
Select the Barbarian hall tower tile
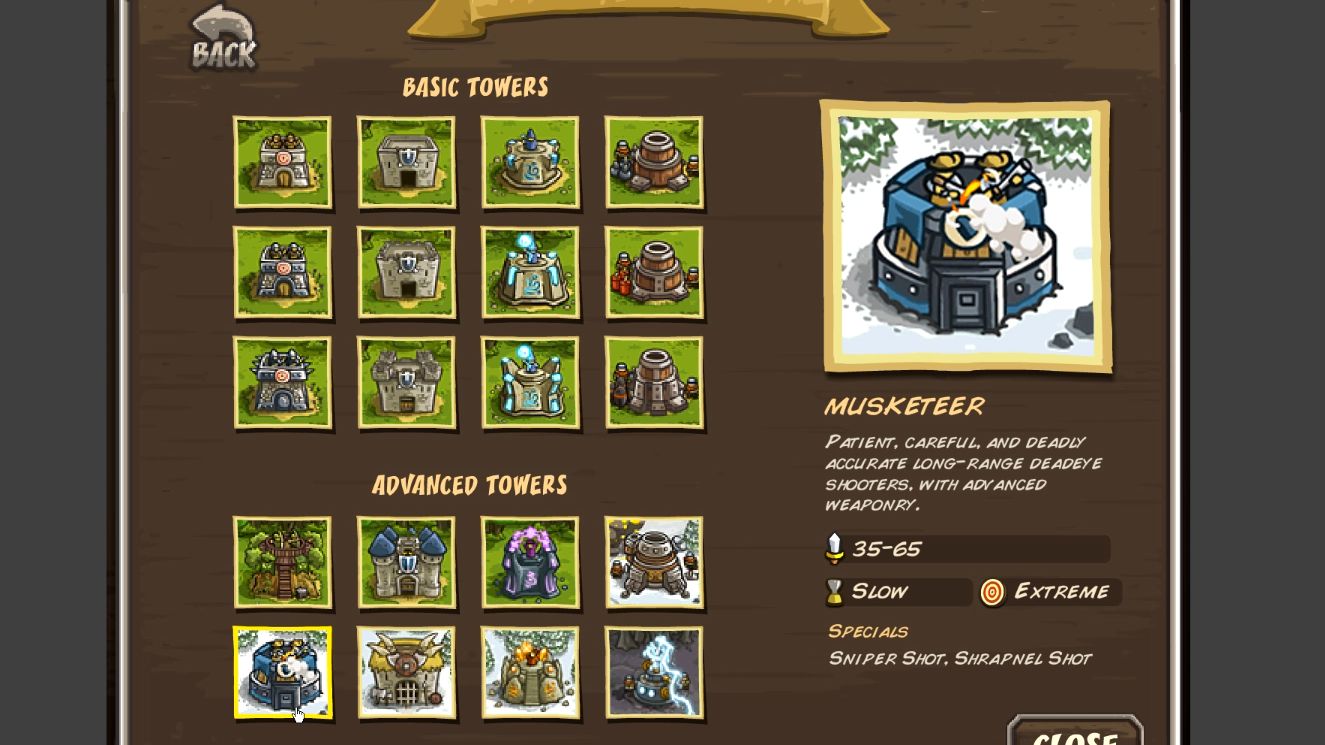tap(406, 672)
